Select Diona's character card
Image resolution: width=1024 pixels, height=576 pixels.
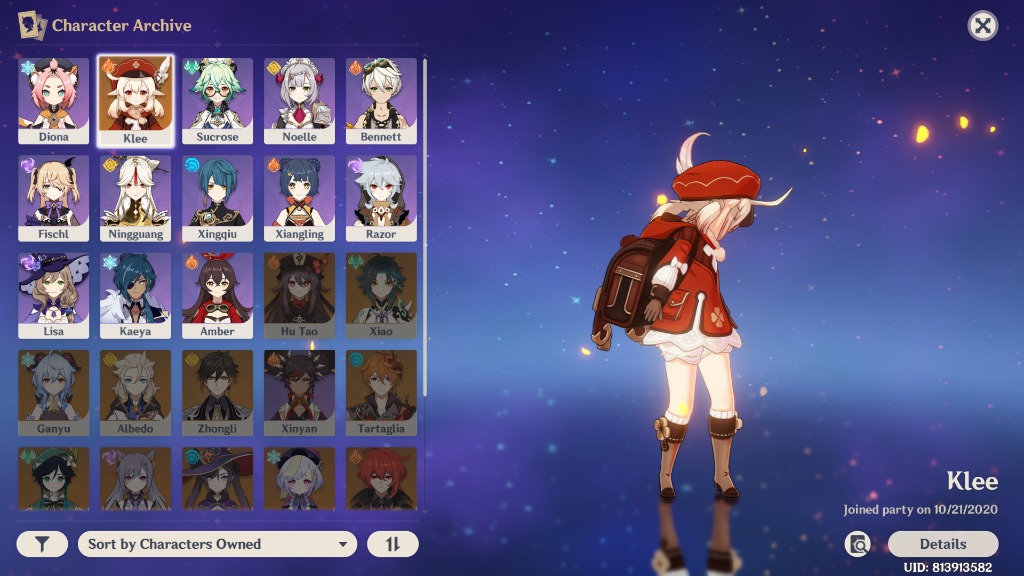(54, 100)
